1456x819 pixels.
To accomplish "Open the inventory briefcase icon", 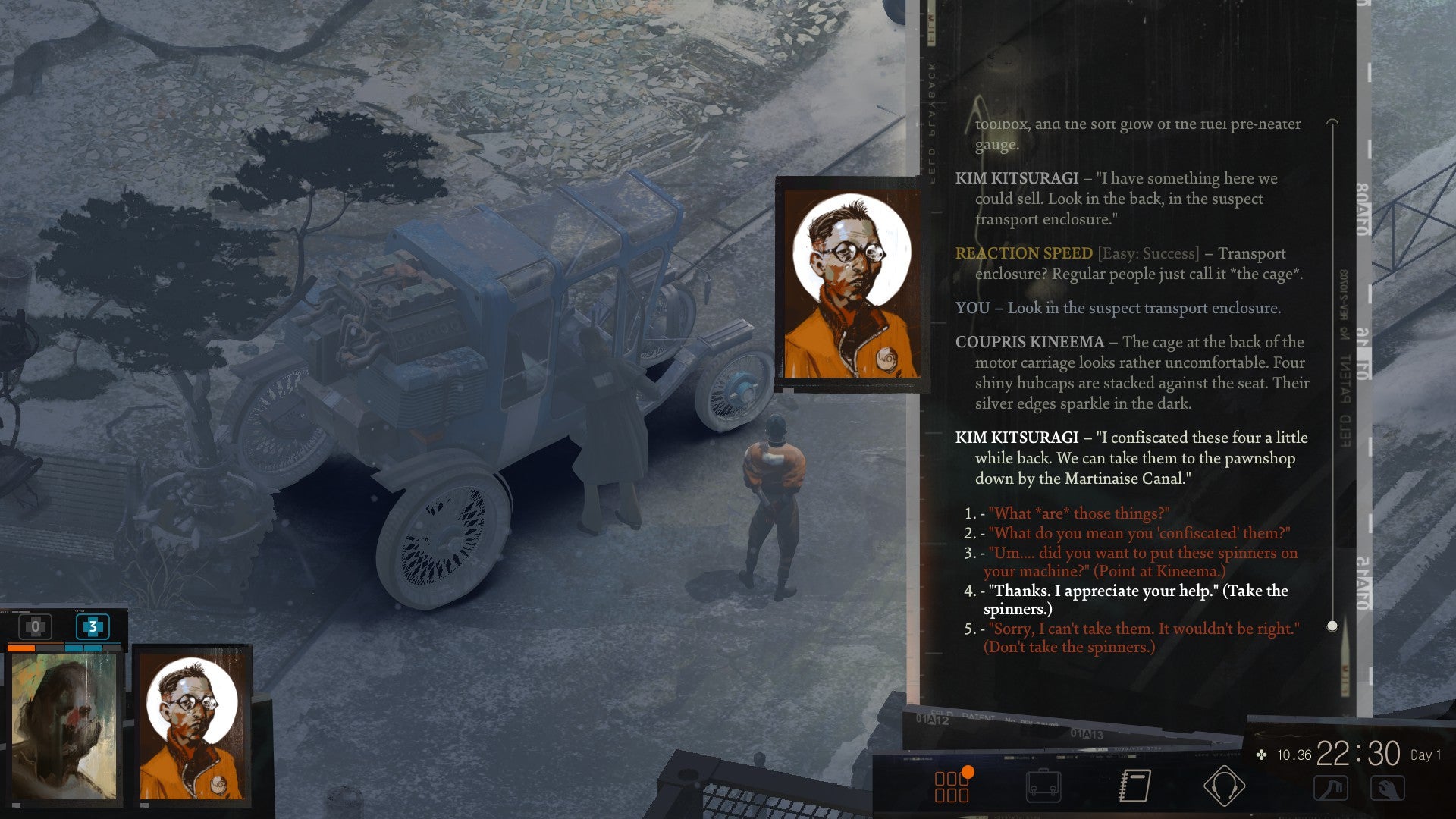I will pos(1045,786).
